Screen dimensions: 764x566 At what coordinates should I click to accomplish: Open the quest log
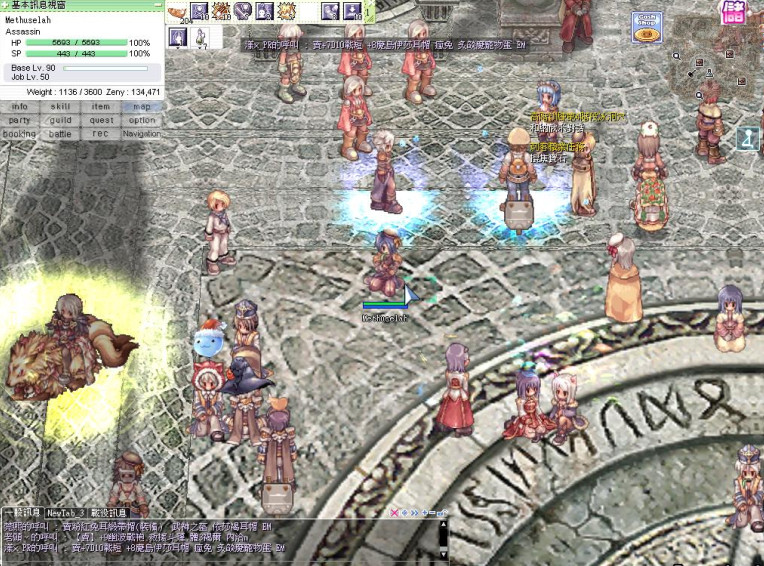tap(101, 120)
